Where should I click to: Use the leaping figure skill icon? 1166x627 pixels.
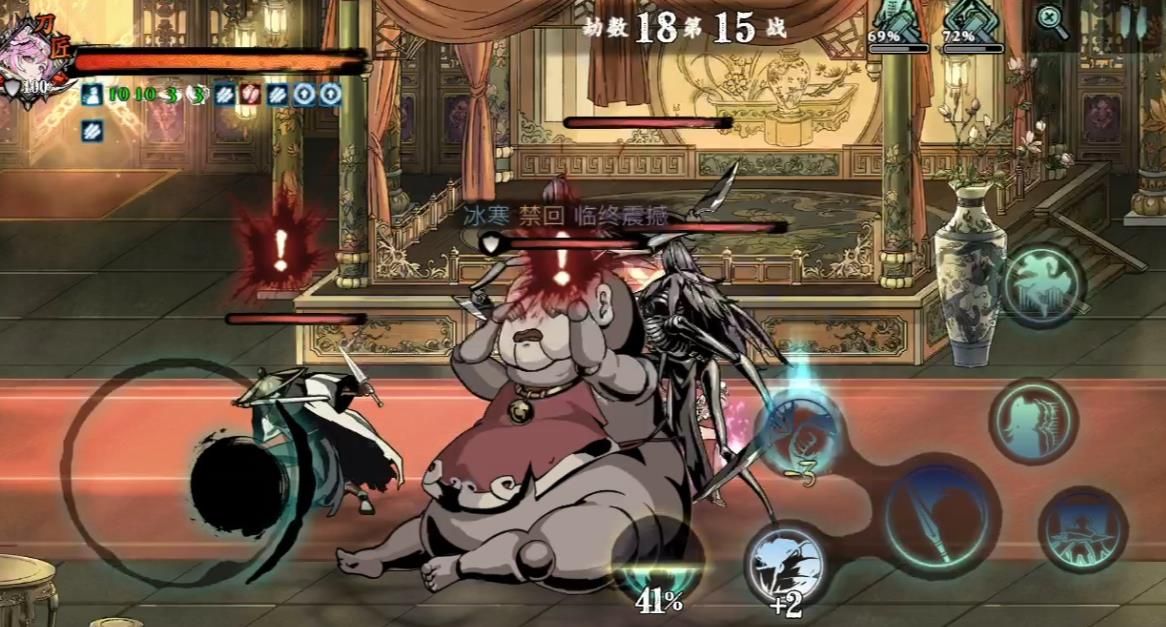pos(1043,286)
